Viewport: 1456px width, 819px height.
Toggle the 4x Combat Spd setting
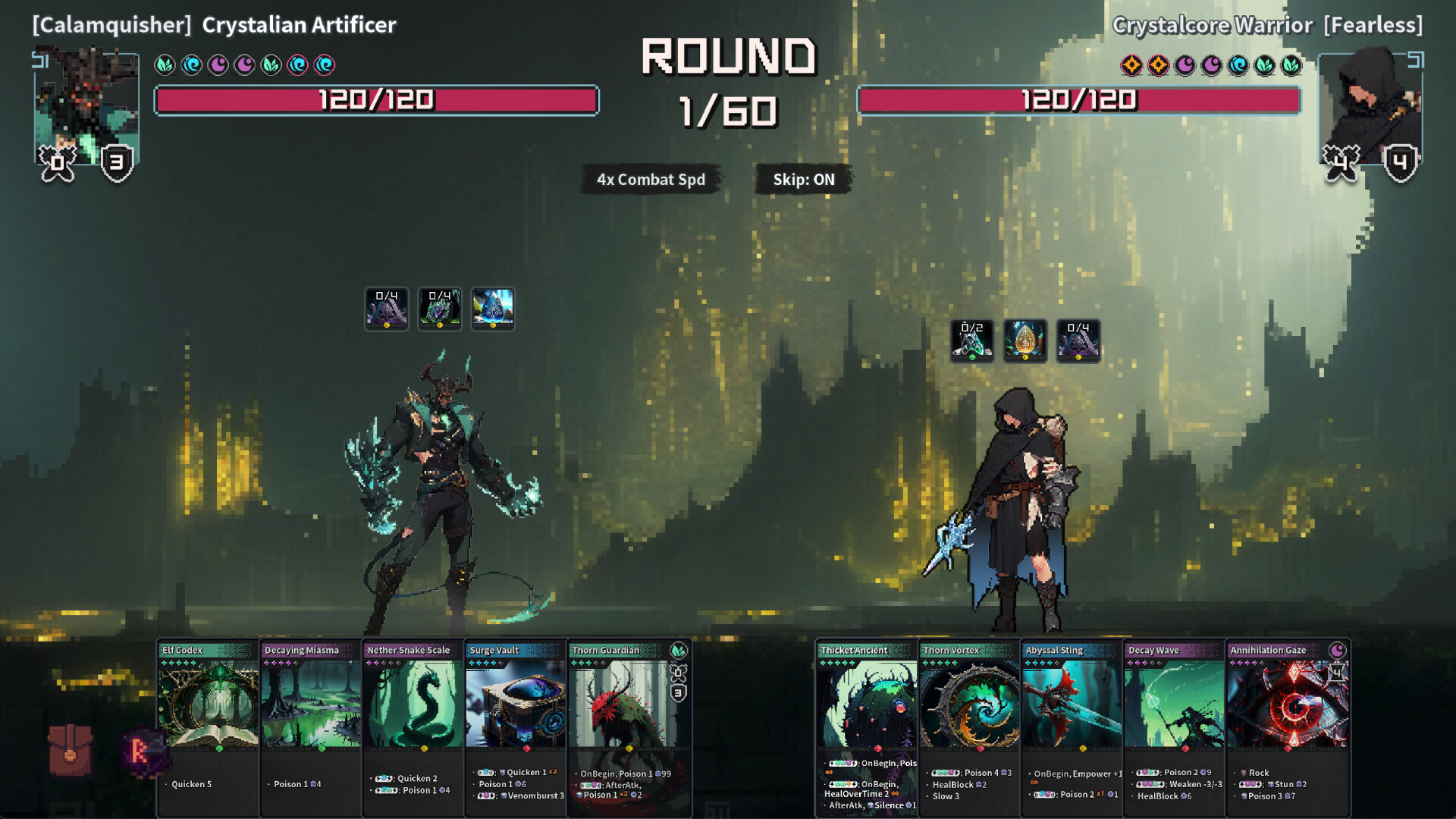click(649, 179)
